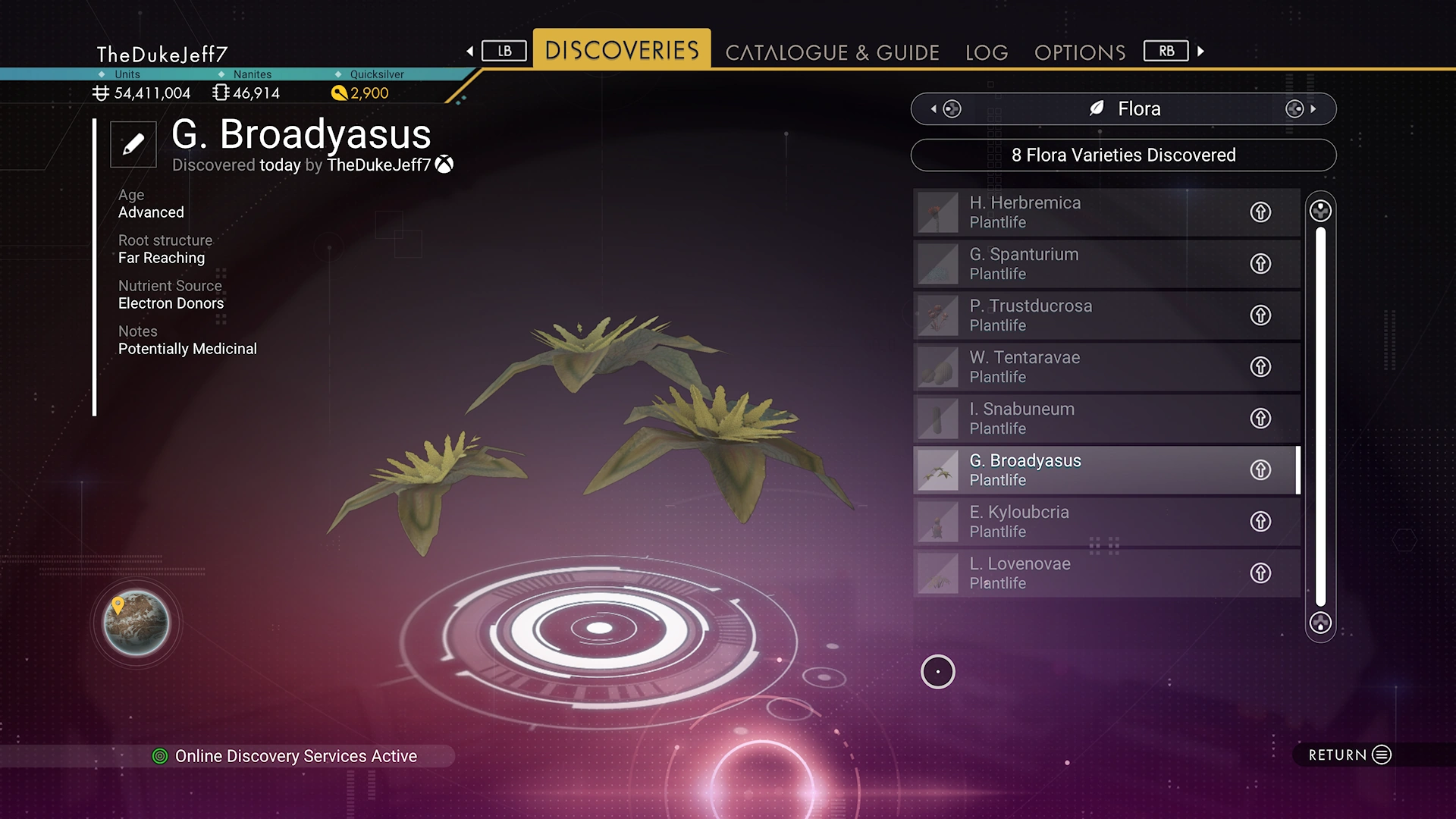Open the Log tab
Image resolution: width=1456 pixels, height=819 pixels.
pyautogui.click(x=987, y=52)
